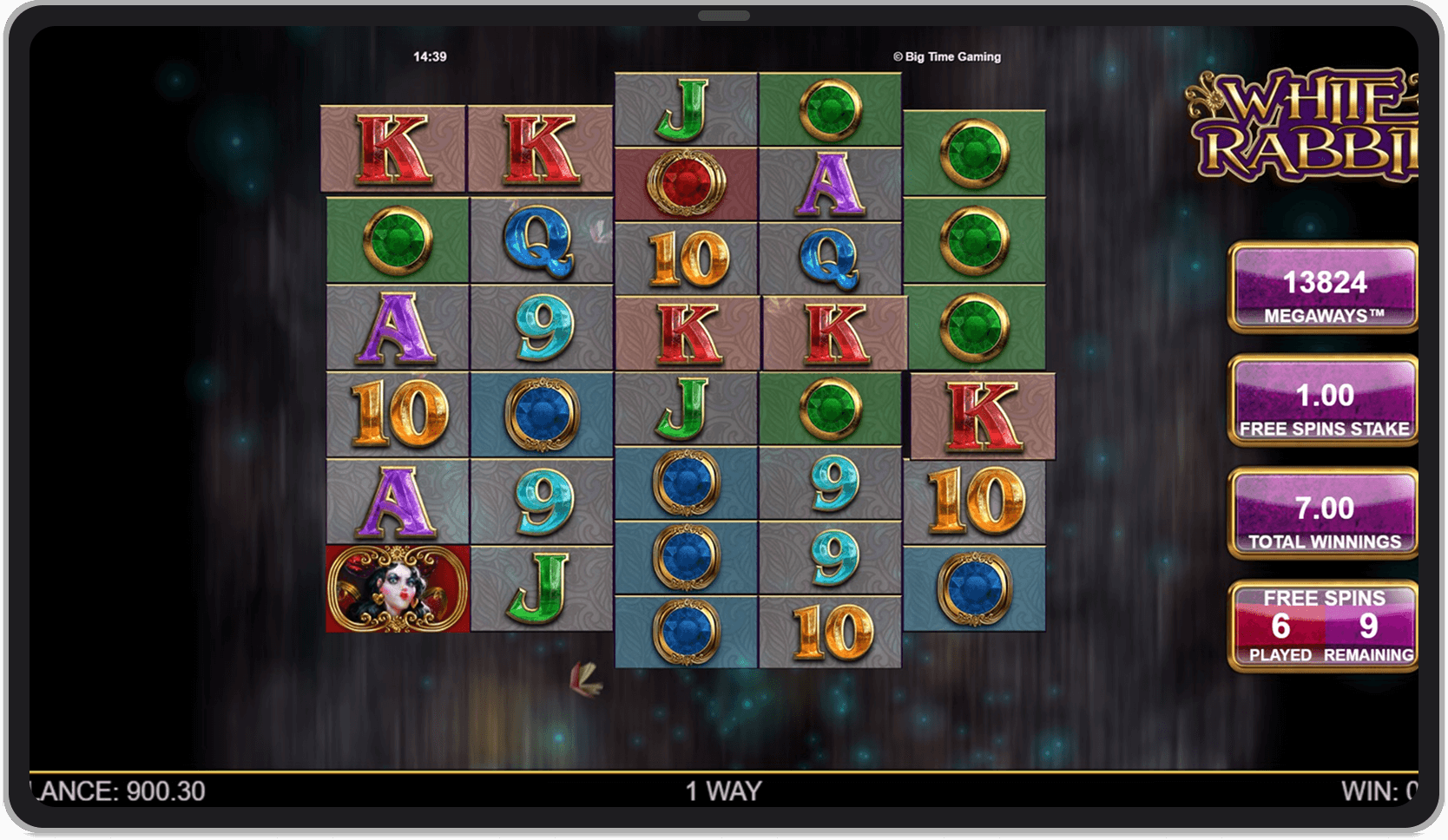Click the 1 WAY status label
The height and width of the screenshot is (840, 1448).
[723, 791]
